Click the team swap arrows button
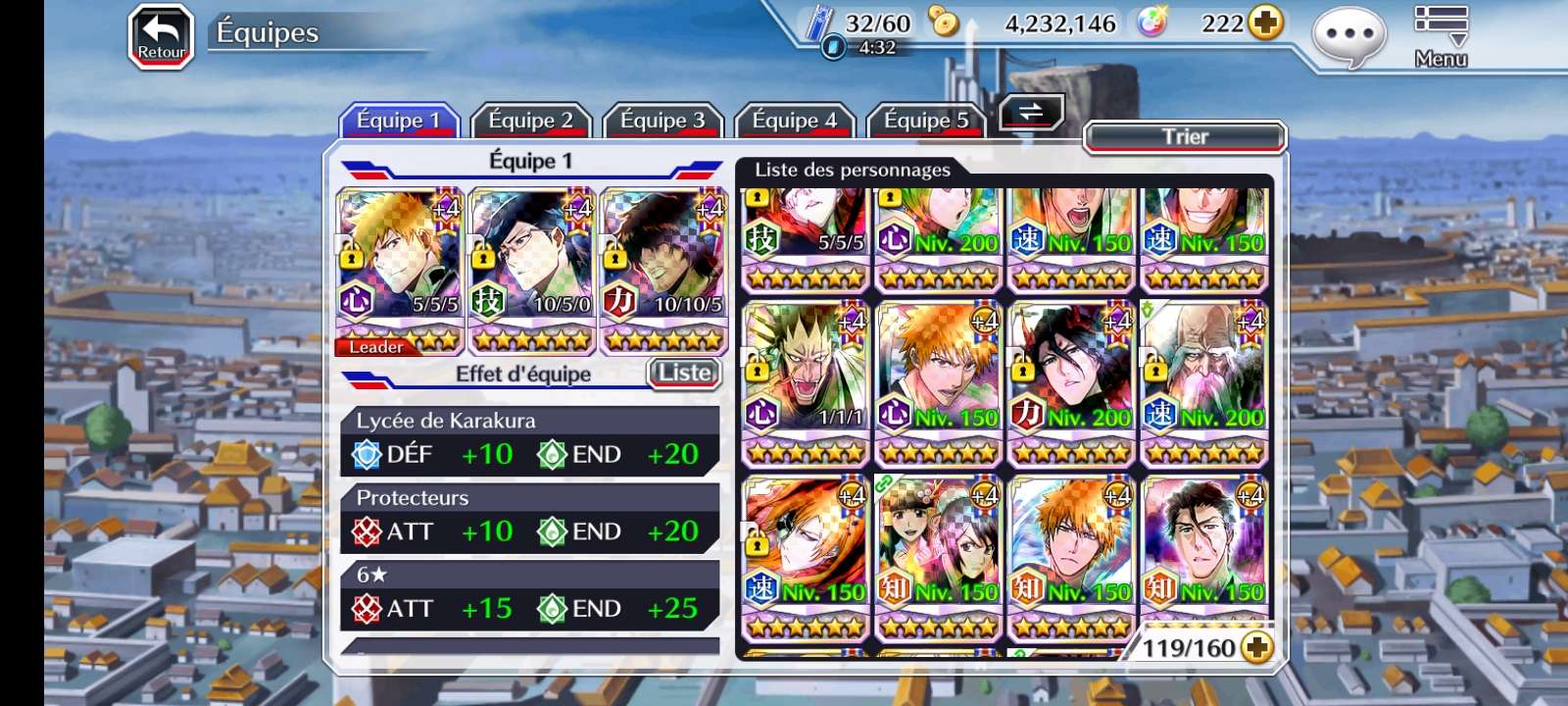 pos(1031,113)
